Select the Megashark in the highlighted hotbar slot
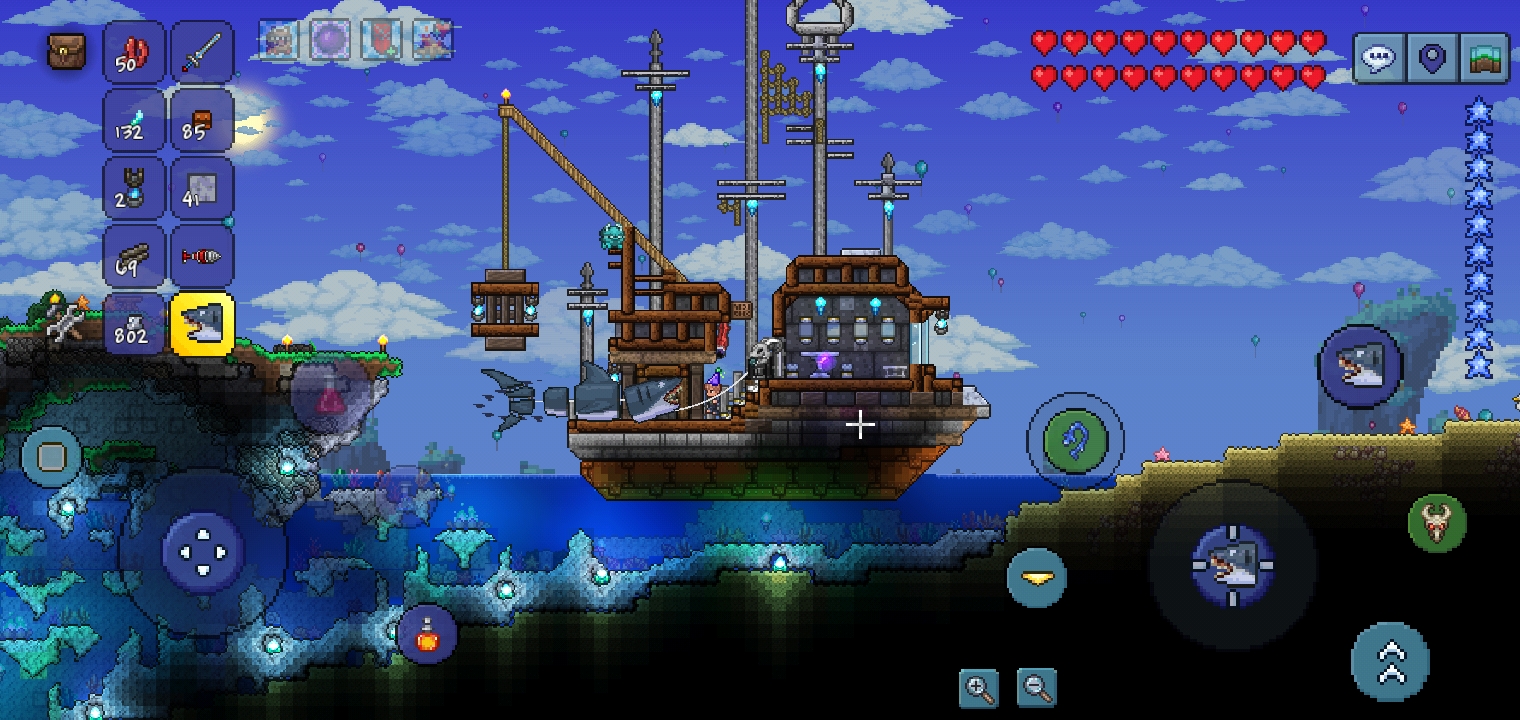This screenshot has height=720, width=1520. [202, 323]
